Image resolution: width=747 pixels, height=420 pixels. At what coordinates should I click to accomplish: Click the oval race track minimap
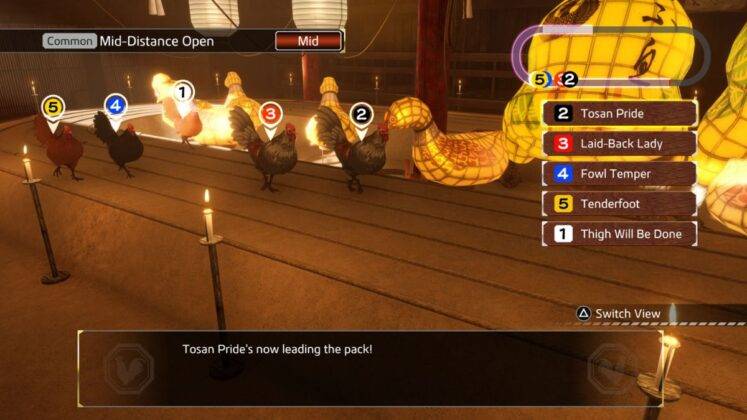tap(611, 55)
